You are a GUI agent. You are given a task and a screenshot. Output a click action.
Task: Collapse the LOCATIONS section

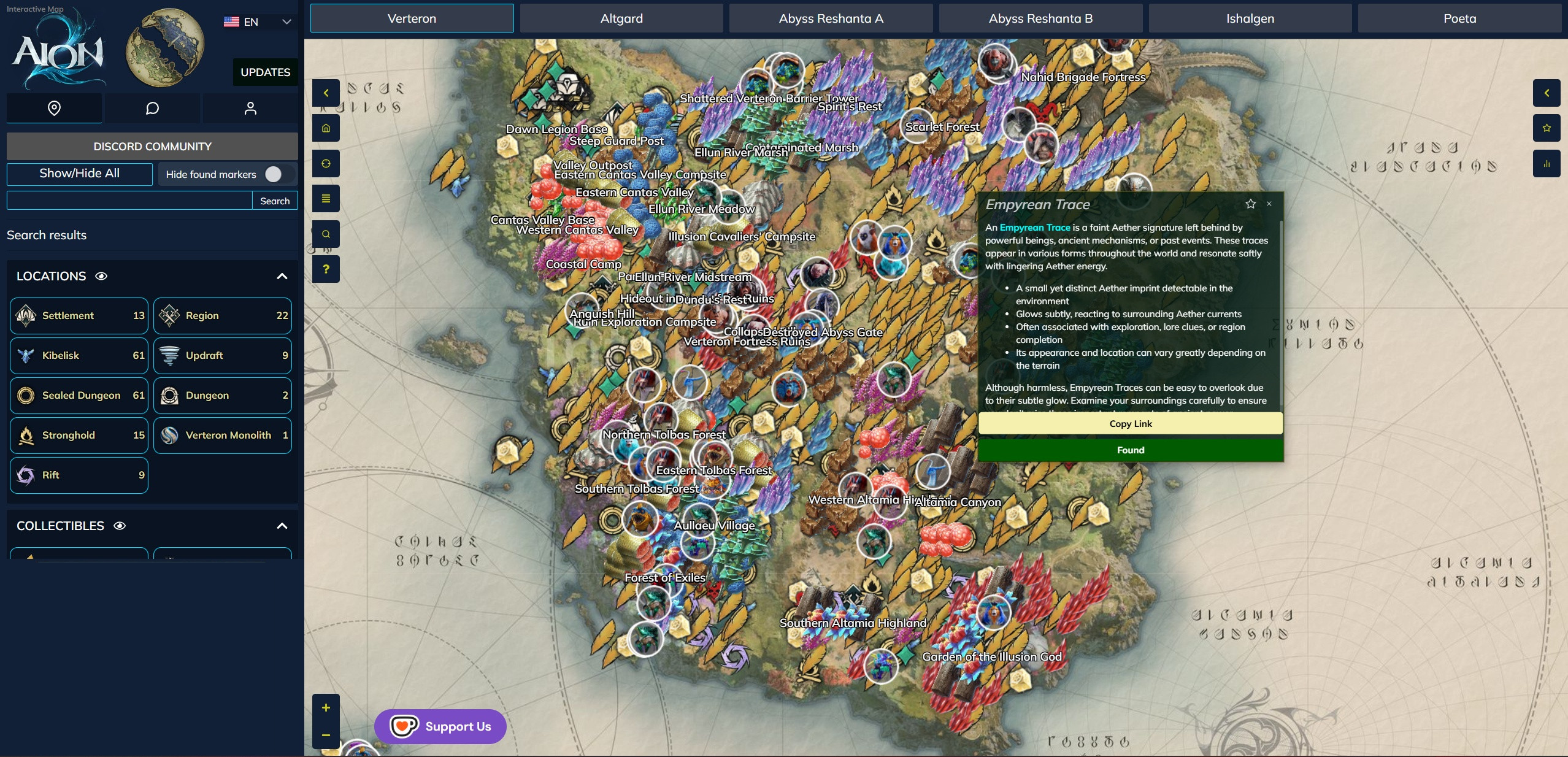point(282,276)
